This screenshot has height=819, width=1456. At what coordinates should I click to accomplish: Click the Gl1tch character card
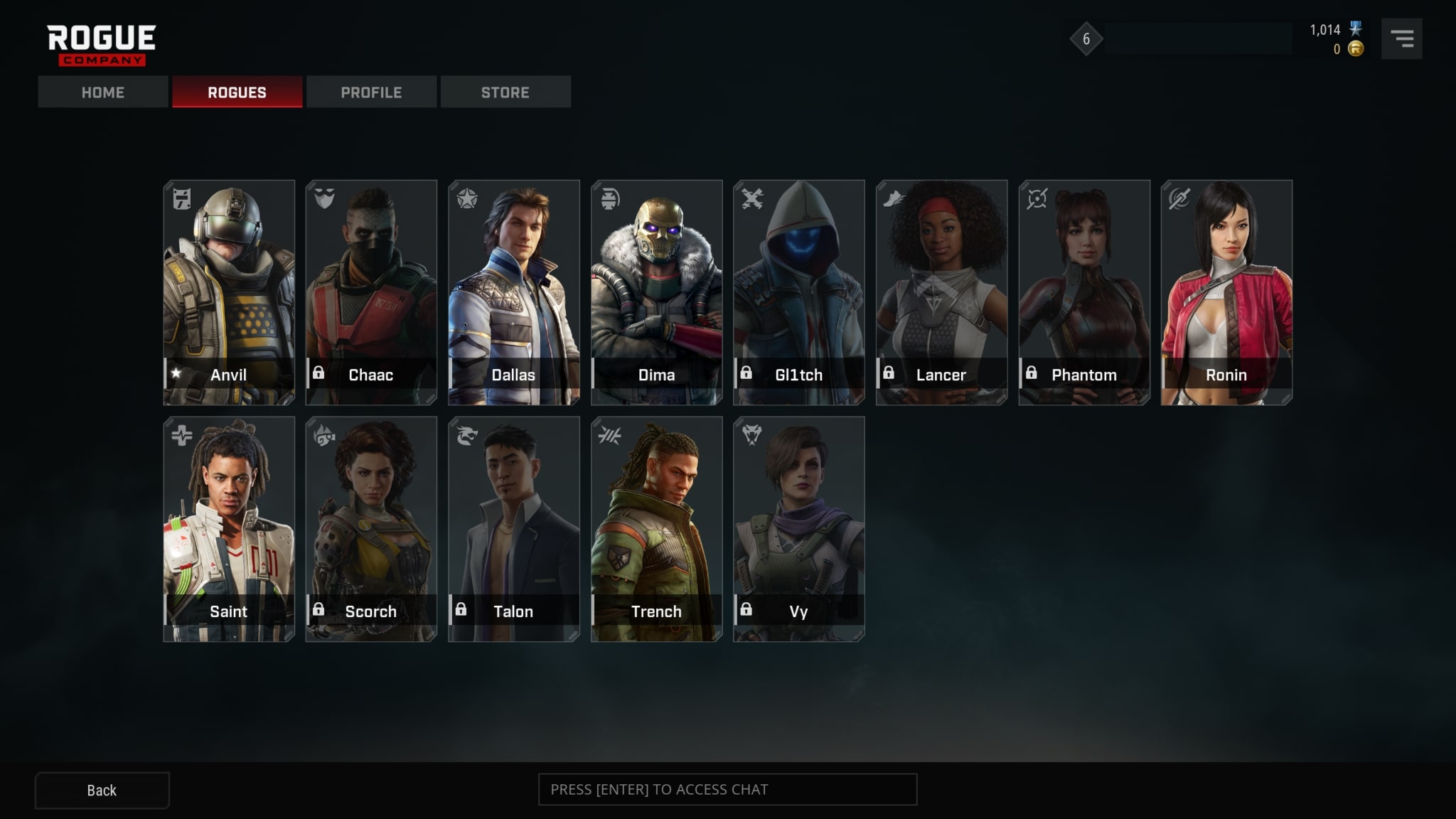tap(799, 292)
